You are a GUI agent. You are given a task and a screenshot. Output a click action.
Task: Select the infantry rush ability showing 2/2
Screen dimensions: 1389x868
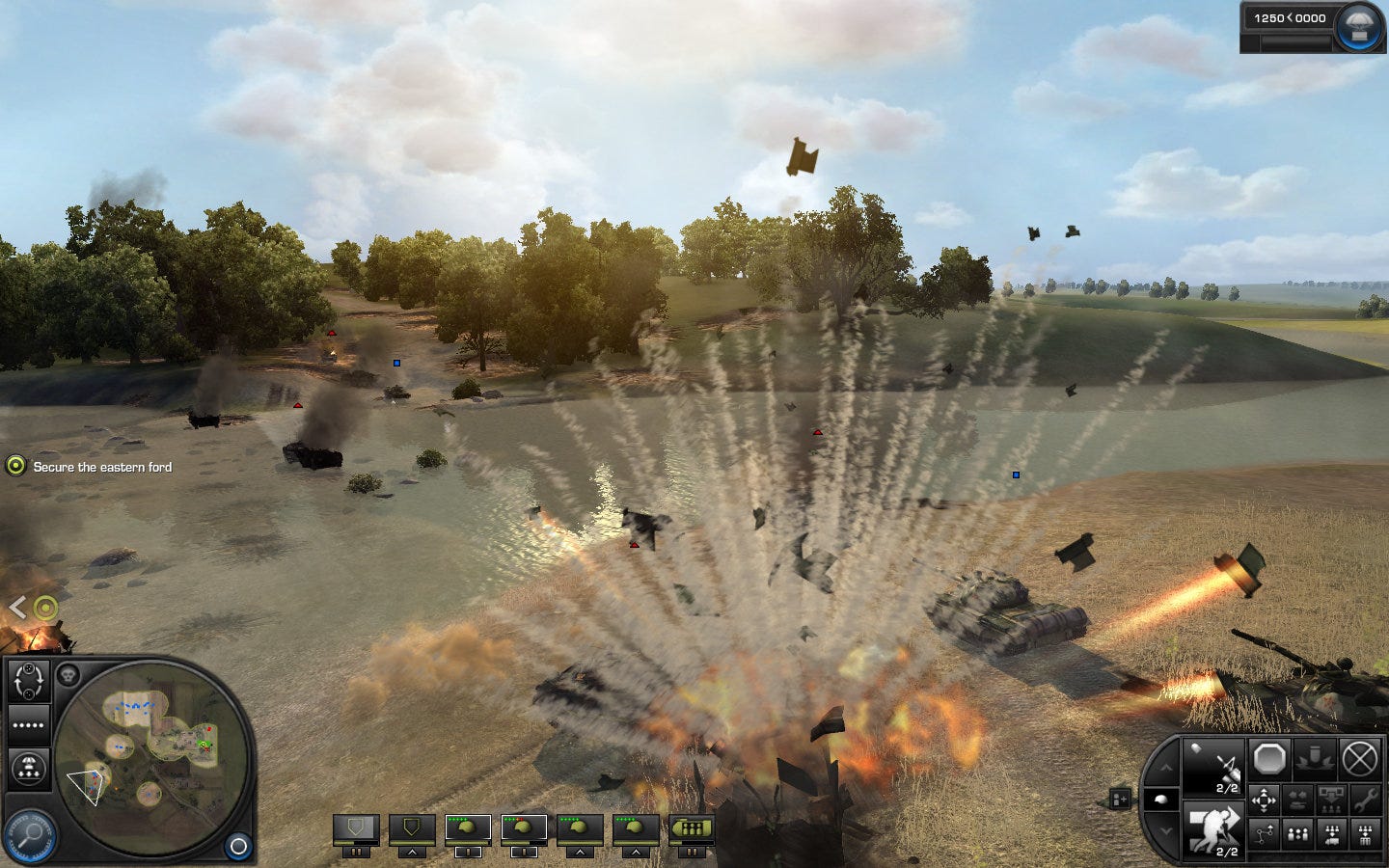pos(1214,827)
